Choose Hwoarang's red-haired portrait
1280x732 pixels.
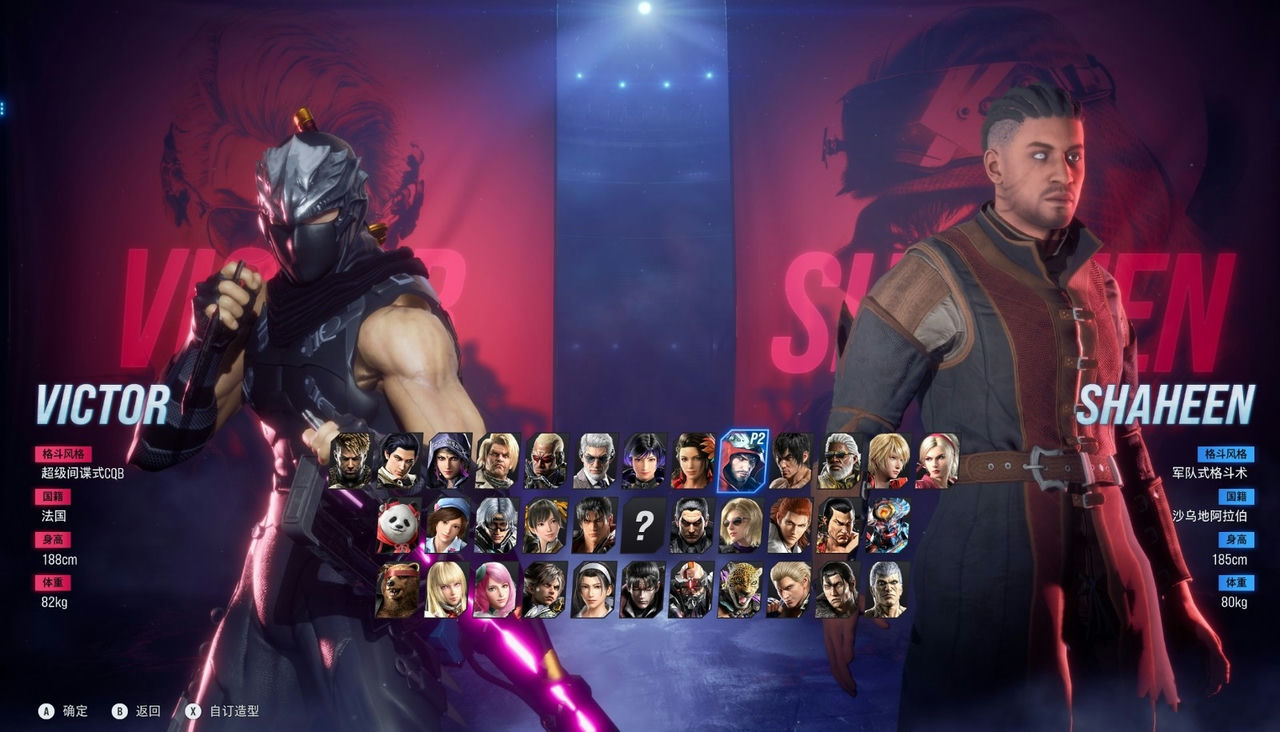[790, 525]
